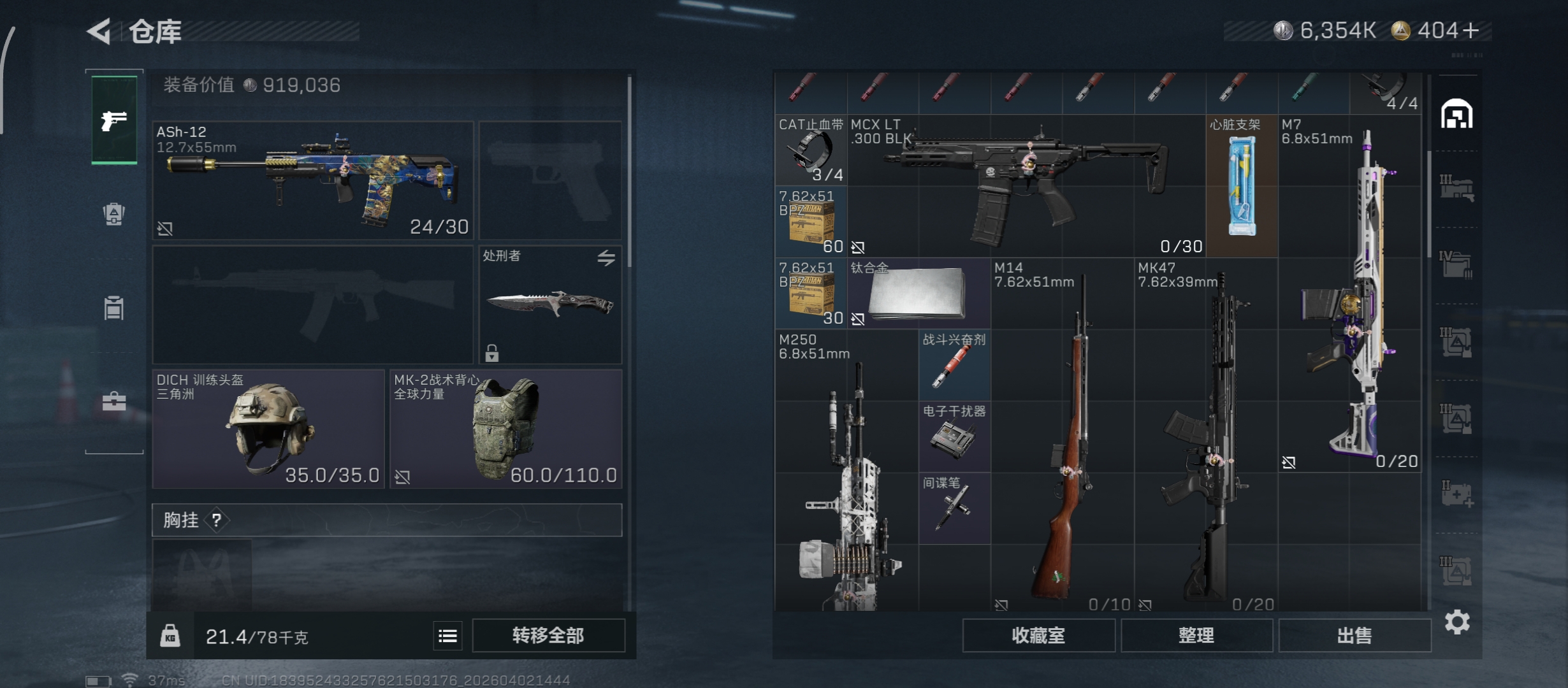This screenshot has width=1568, height=688.
Task: Click 整理 to sort the stash
Action: point(1196,635)
